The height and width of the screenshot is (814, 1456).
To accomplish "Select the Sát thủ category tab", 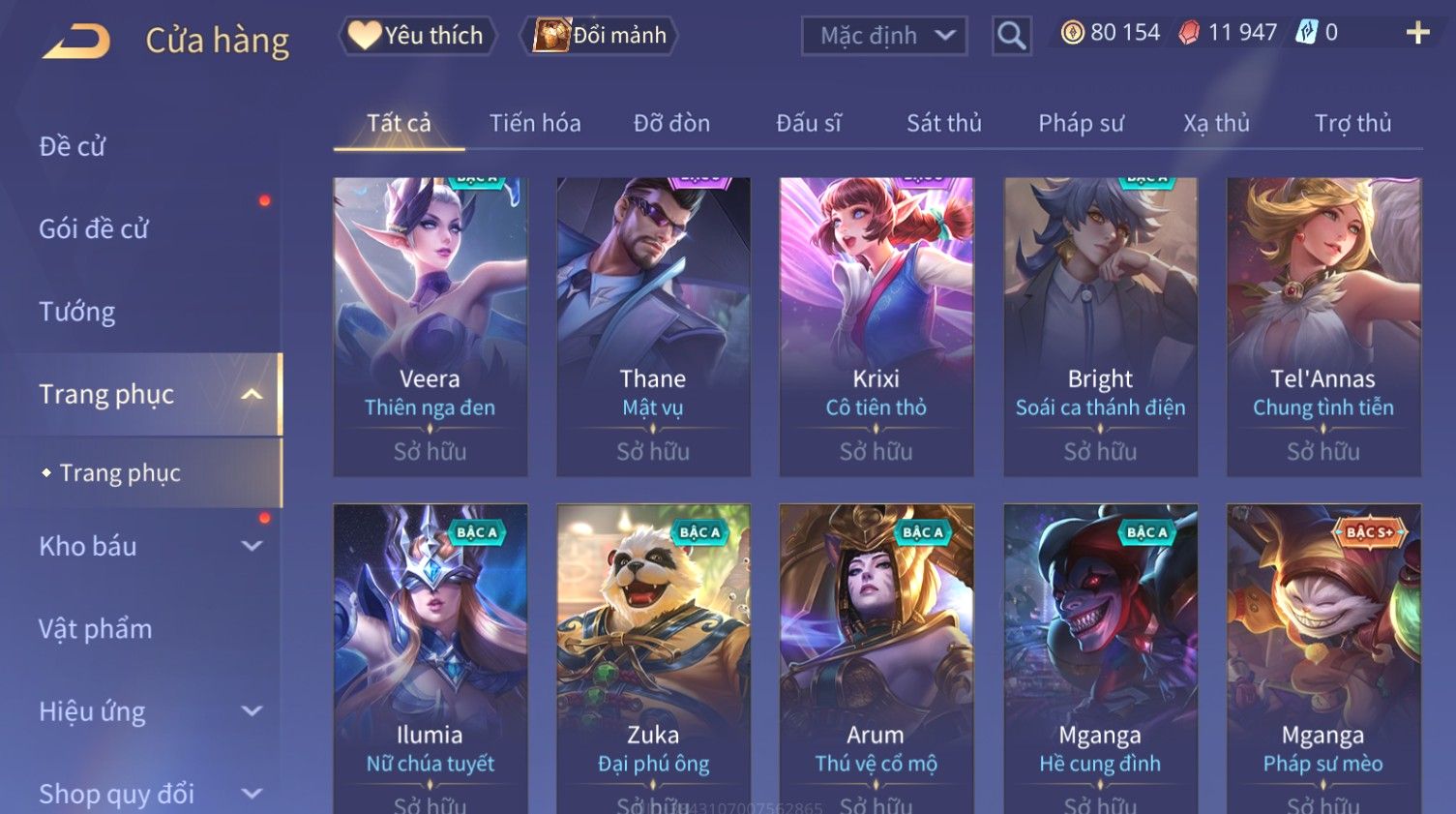I will [x=943, y=123].
